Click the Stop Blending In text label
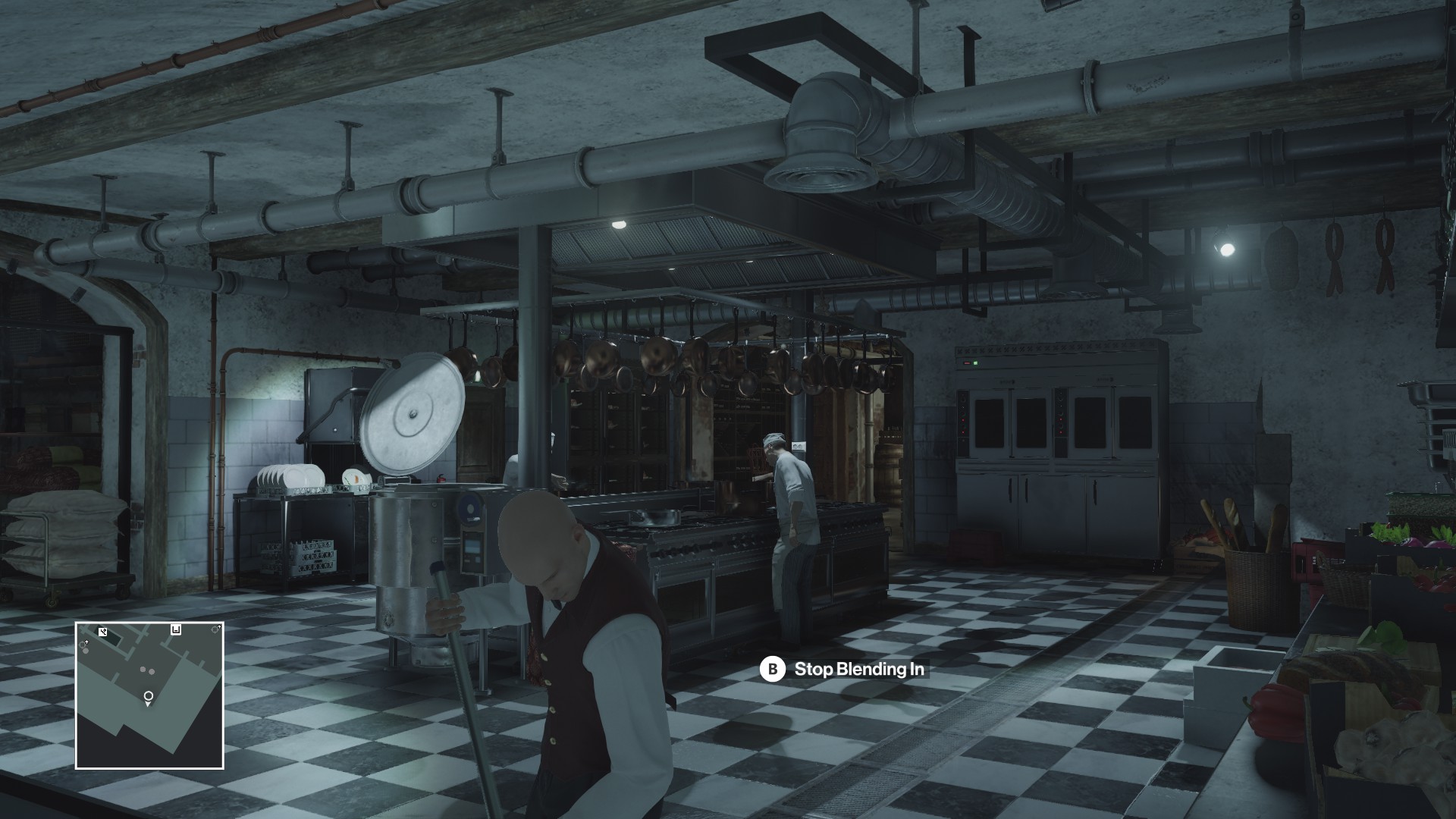This screenshot has width=1456, height=819. pos(859,670)
